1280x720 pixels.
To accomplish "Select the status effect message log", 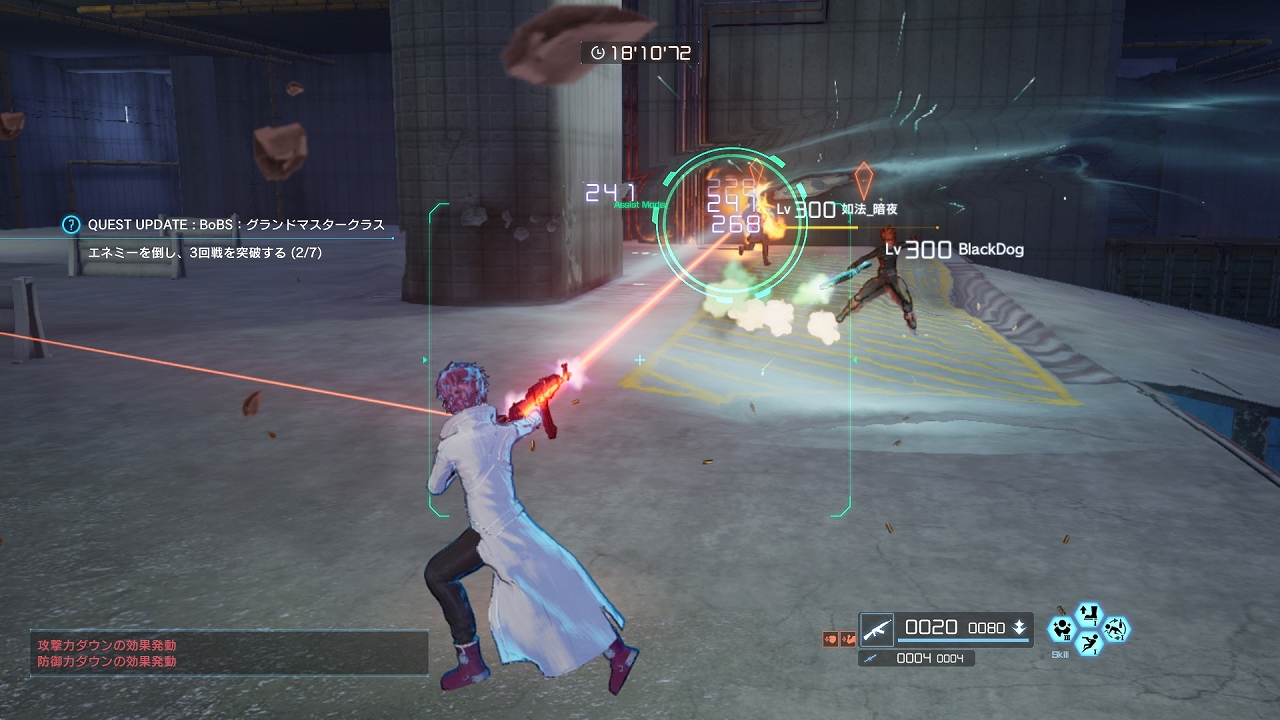I will click(x=228, y=653).
